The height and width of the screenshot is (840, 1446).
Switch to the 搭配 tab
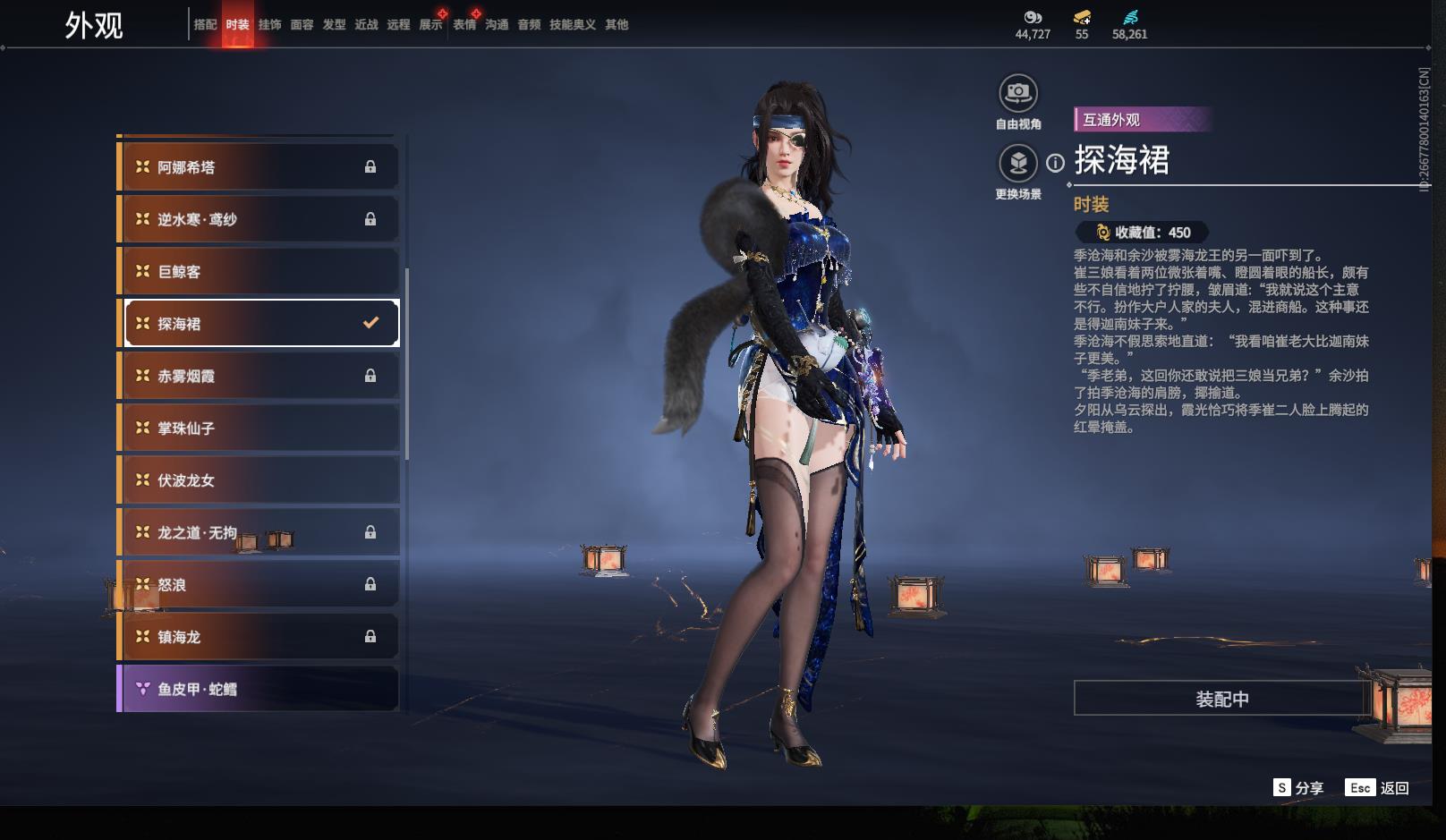205,25
